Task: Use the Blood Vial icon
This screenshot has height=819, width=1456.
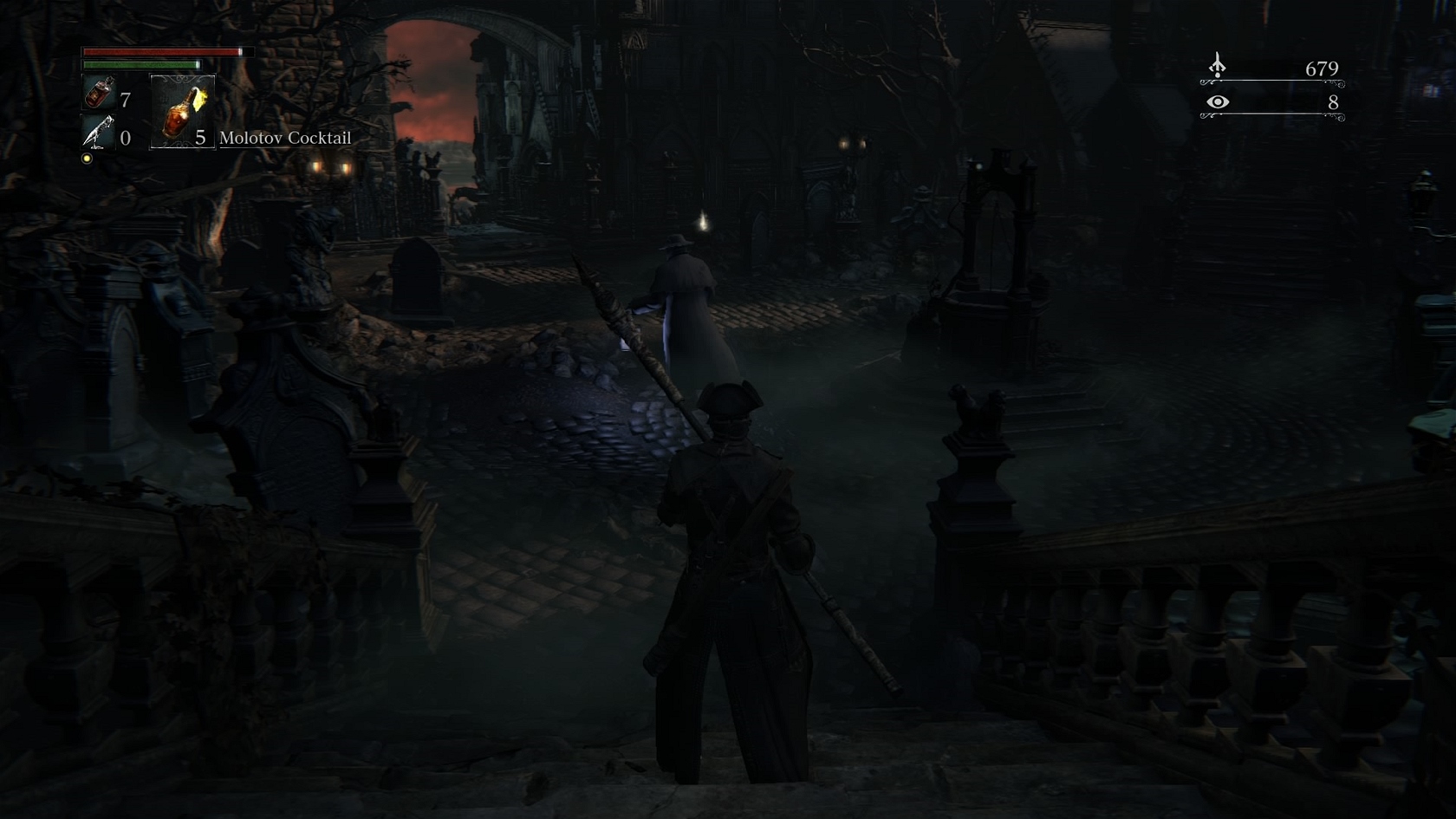Action: (99, 93)
